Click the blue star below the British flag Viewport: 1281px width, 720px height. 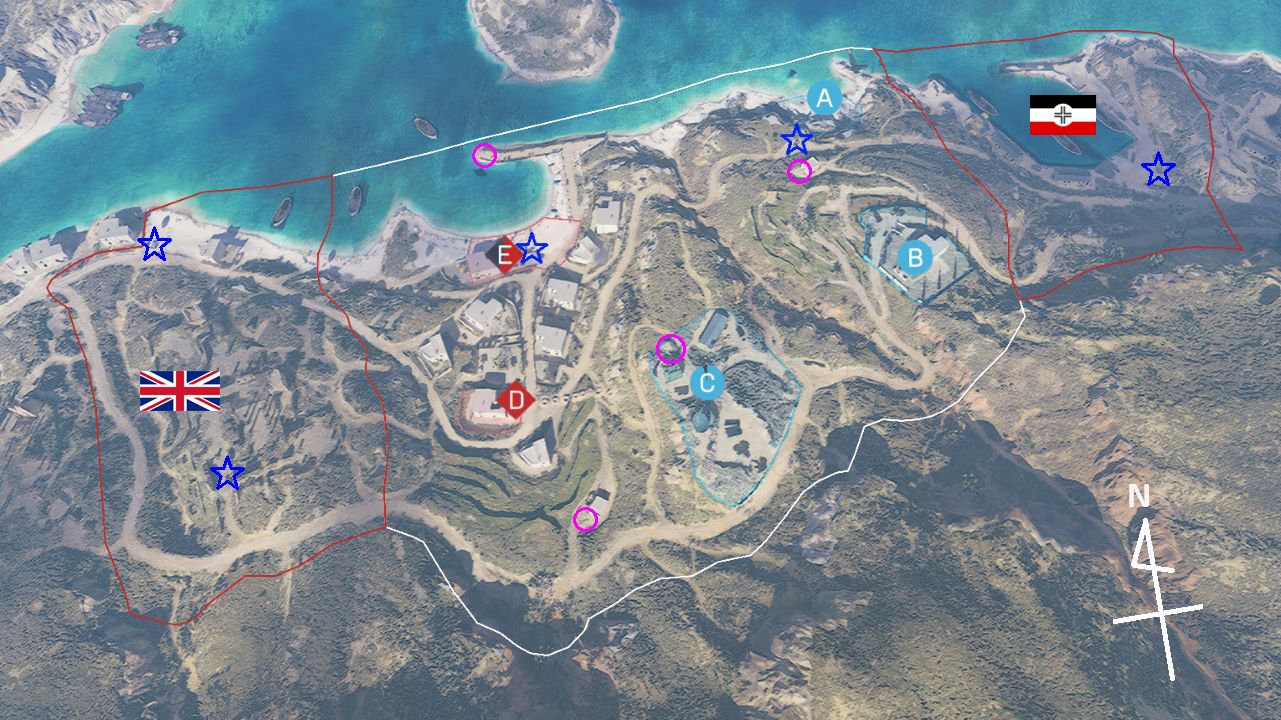tap(228, 474)
